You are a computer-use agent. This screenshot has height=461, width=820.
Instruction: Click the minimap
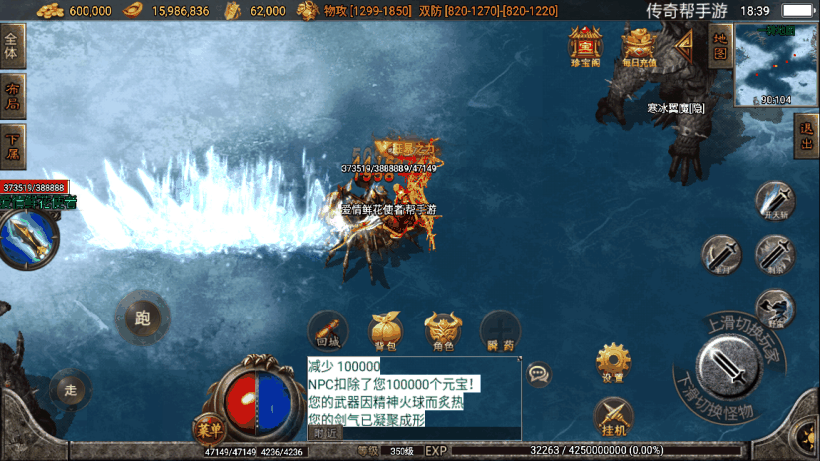tap(775, 65)
